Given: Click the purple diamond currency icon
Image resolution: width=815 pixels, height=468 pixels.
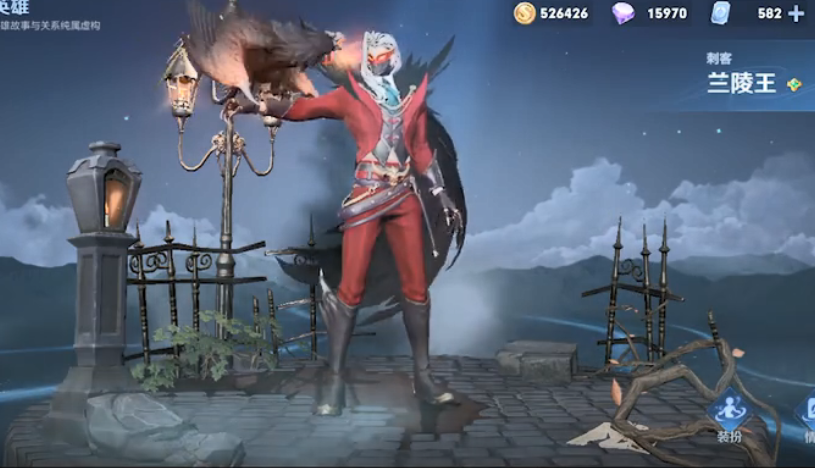Looking at the screenshot, I should point(623,13).
